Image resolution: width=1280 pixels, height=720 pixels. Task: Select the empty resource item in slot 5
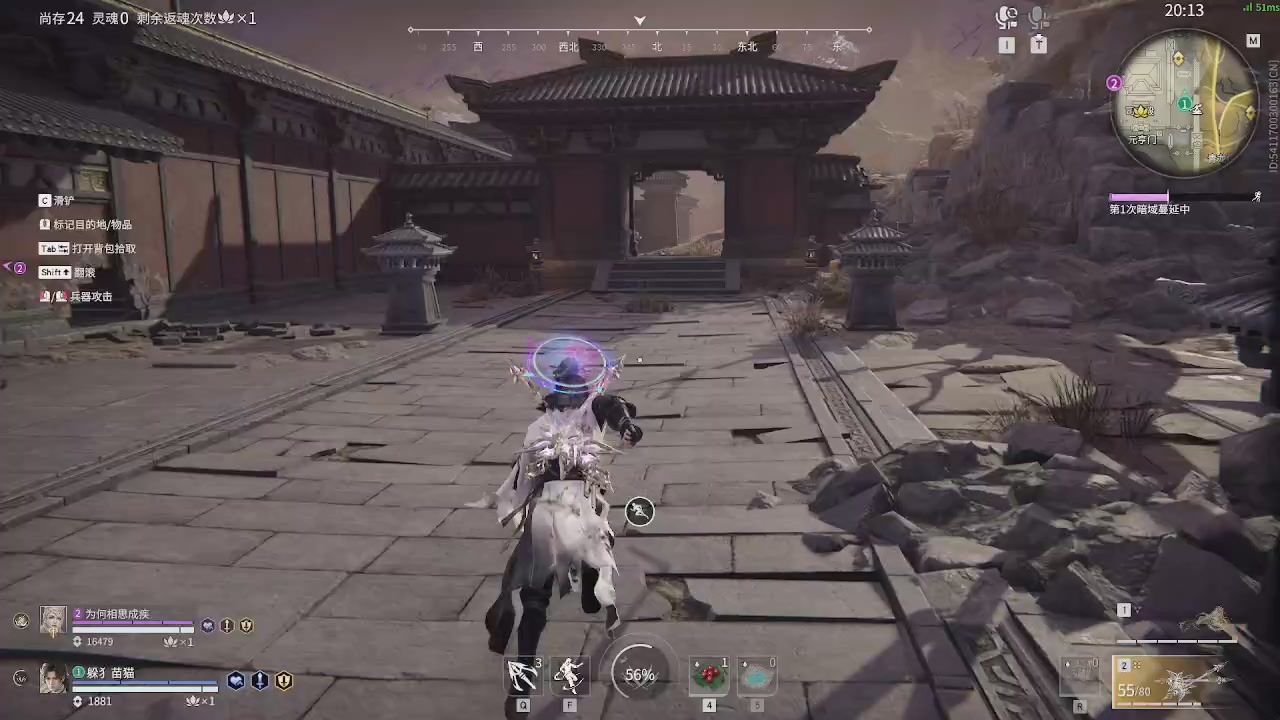point(757,675)
